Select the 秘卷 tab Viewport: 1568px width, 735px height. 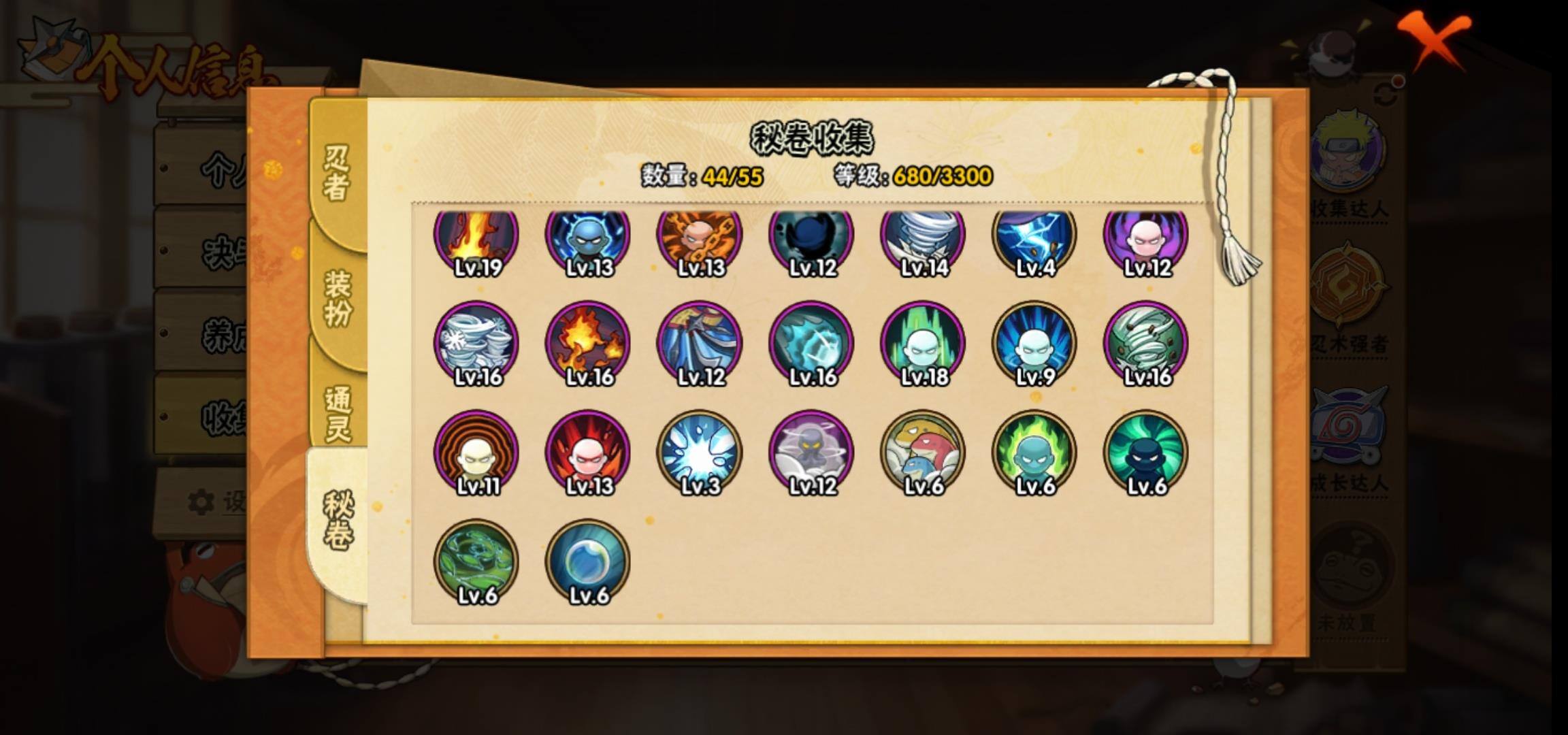tap(338, 521)
